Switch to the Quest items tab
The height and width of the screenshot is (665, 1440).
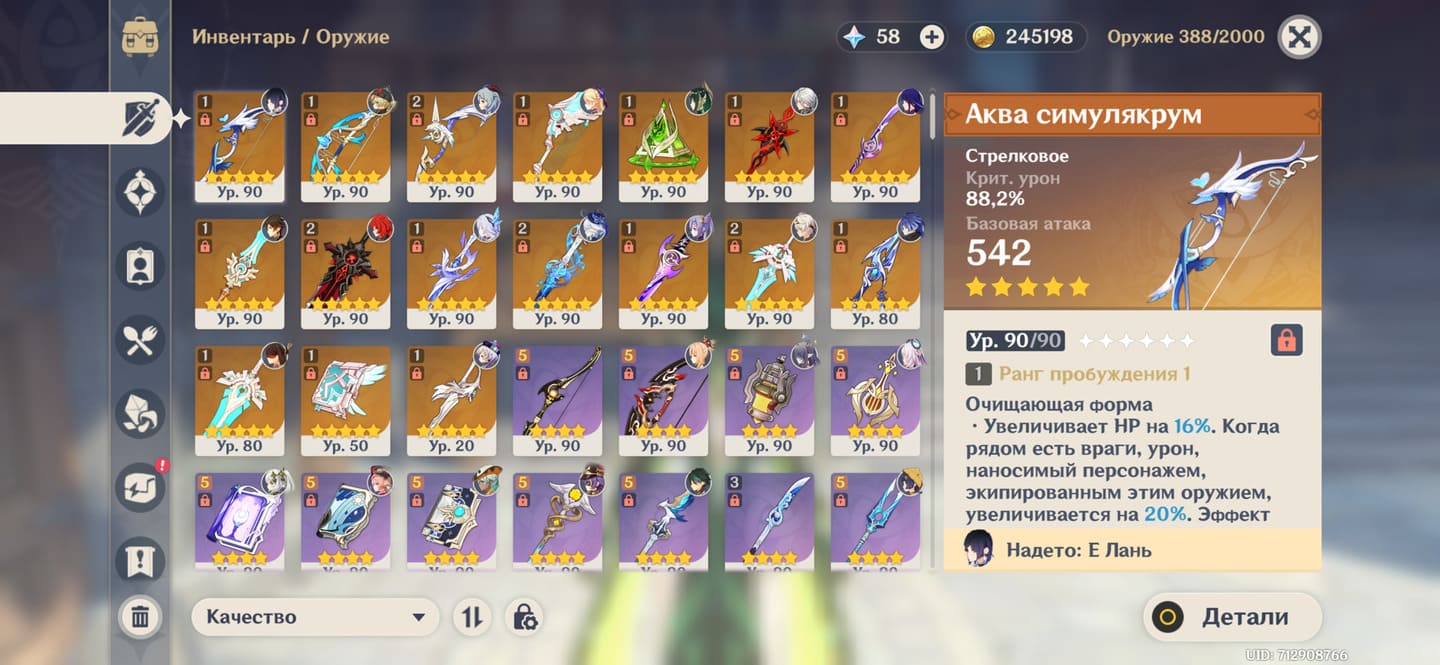[x=140, y=558]
